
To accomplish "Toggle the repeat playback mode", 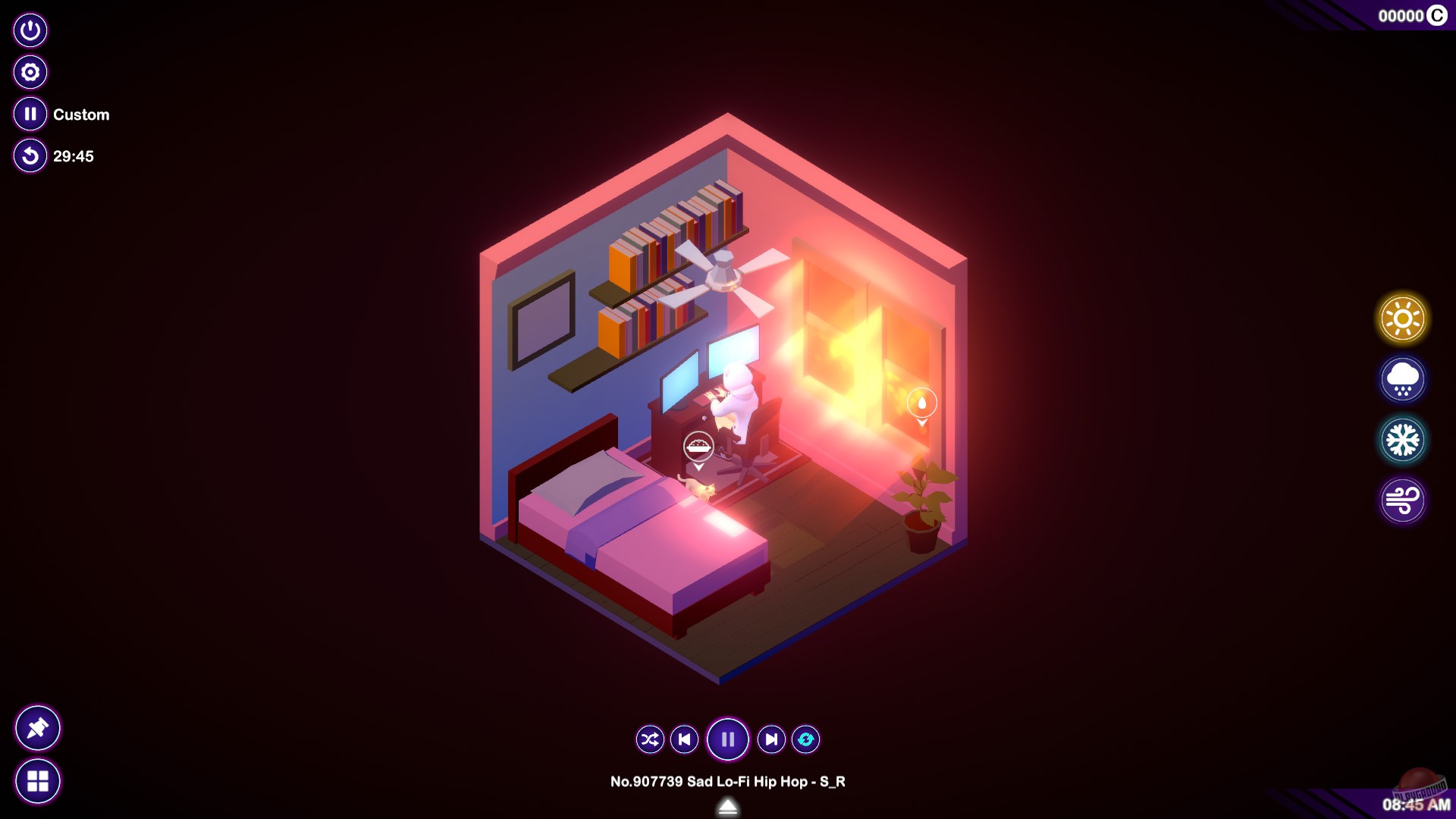I will coord(806,739).
